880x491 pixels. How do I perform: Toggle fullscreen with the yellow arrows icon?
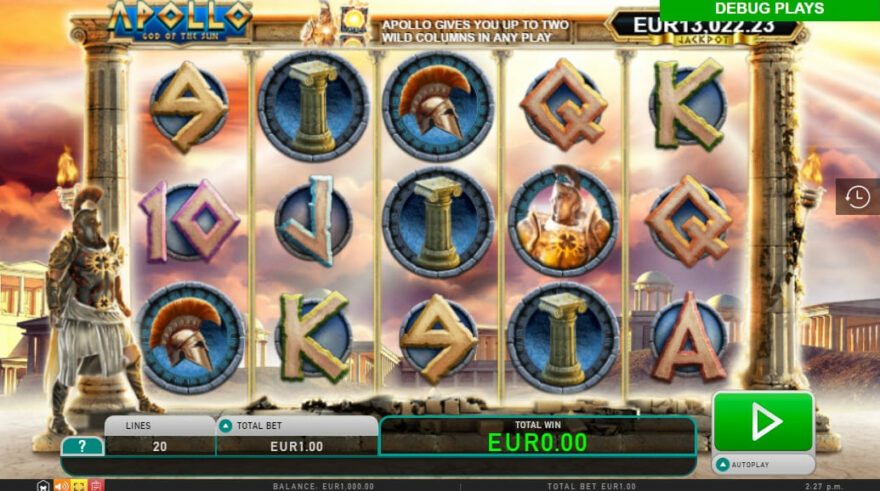pos(78,486)
